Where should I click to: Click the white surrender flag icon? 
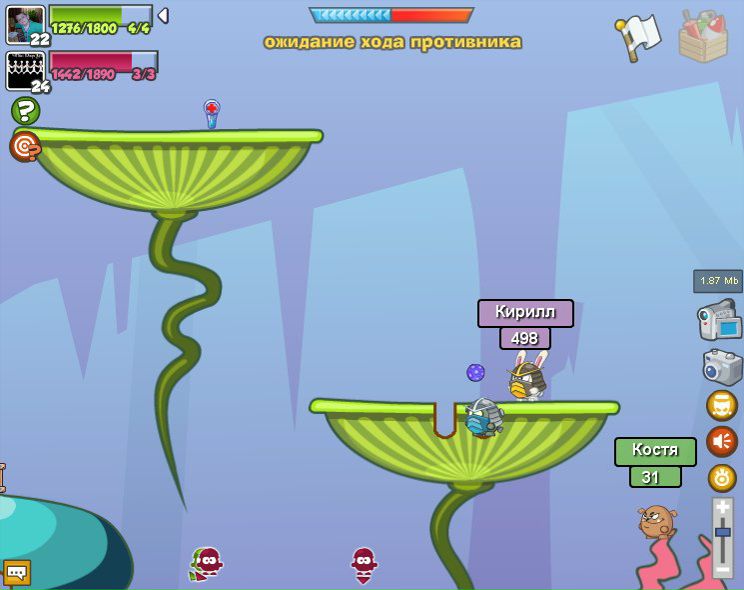point(638,36)
